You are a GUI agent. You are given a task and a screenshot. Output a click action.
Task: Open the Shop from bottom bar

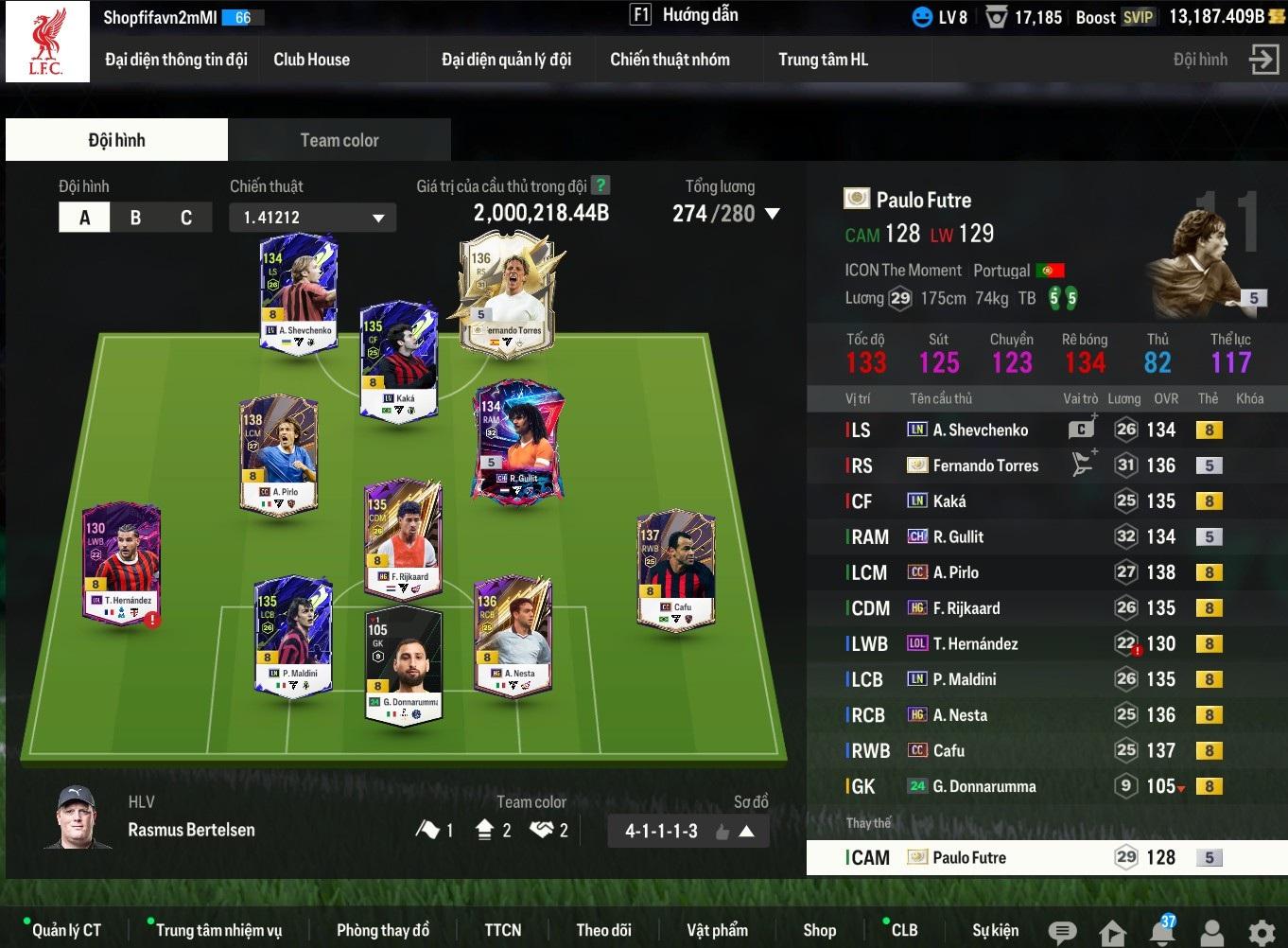(819, 930)
